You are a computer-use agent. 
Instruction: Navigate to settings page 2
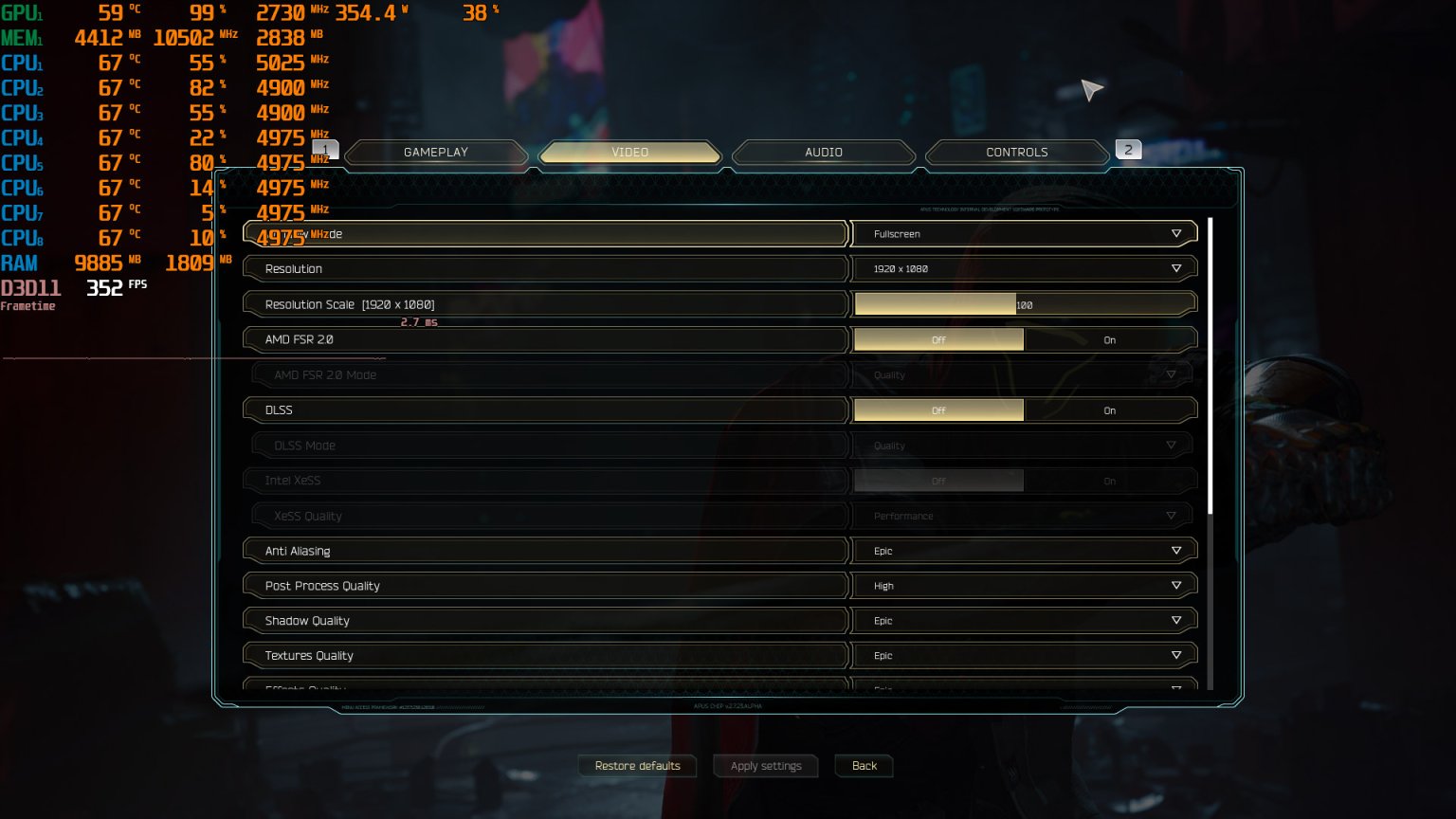(1128, 149)
